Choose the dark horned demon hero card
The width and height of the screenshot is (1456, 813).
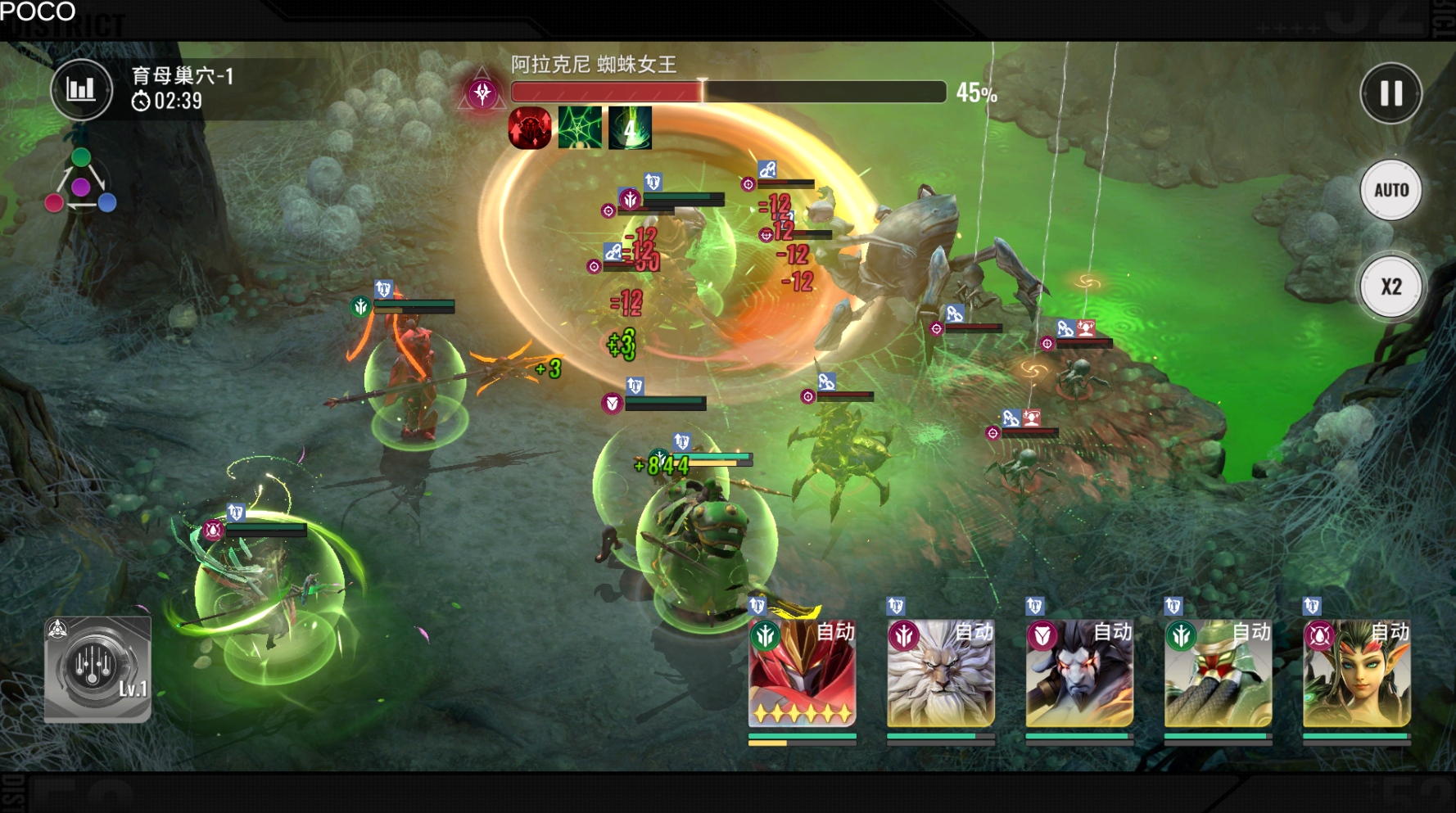pyautogui.click(x=1079, y=673)
